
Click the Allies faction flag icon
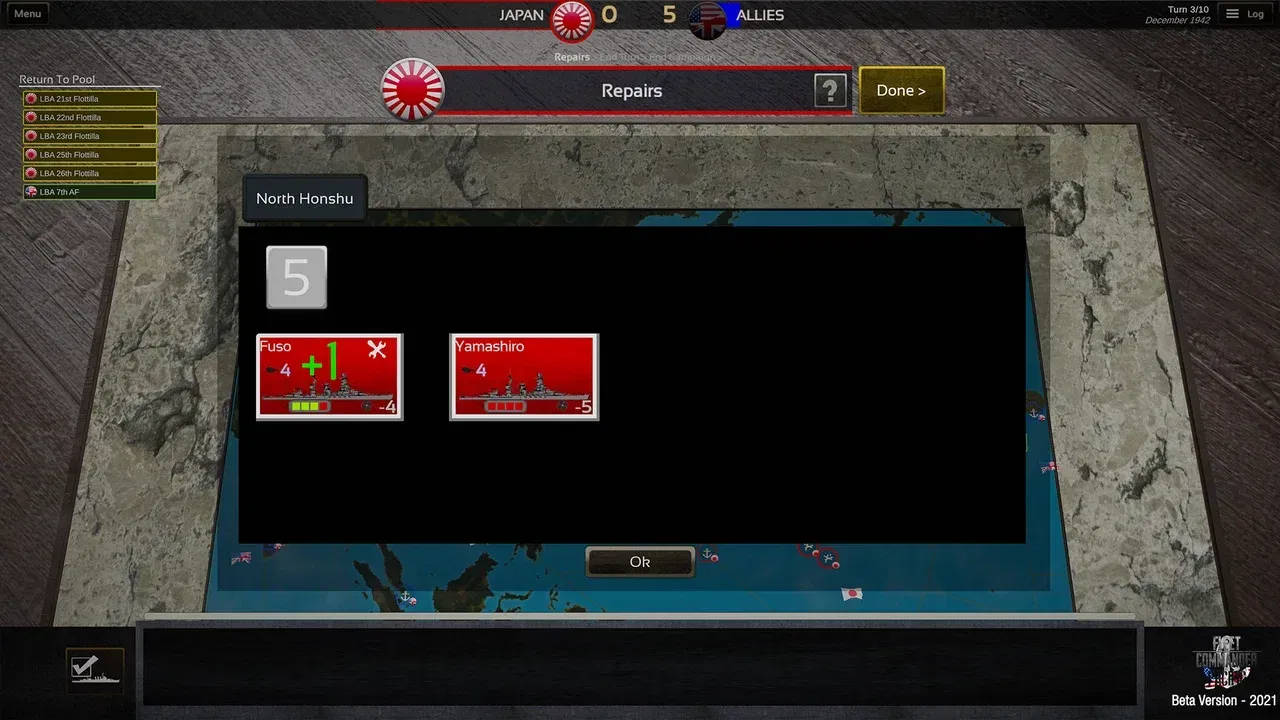(707, 22)
